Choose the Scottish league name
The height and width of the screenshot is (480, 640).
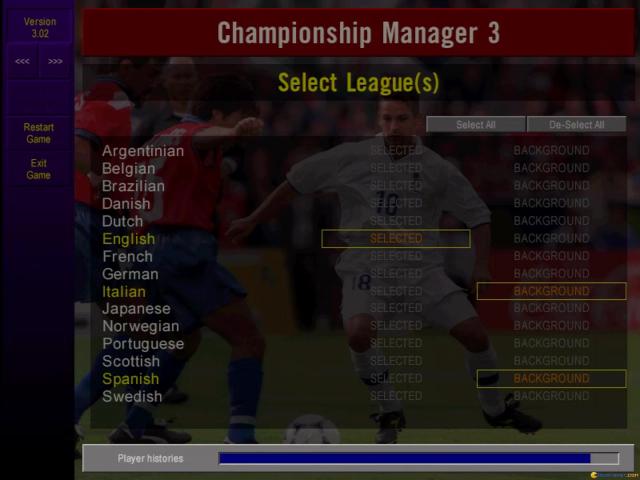point(131,361)
